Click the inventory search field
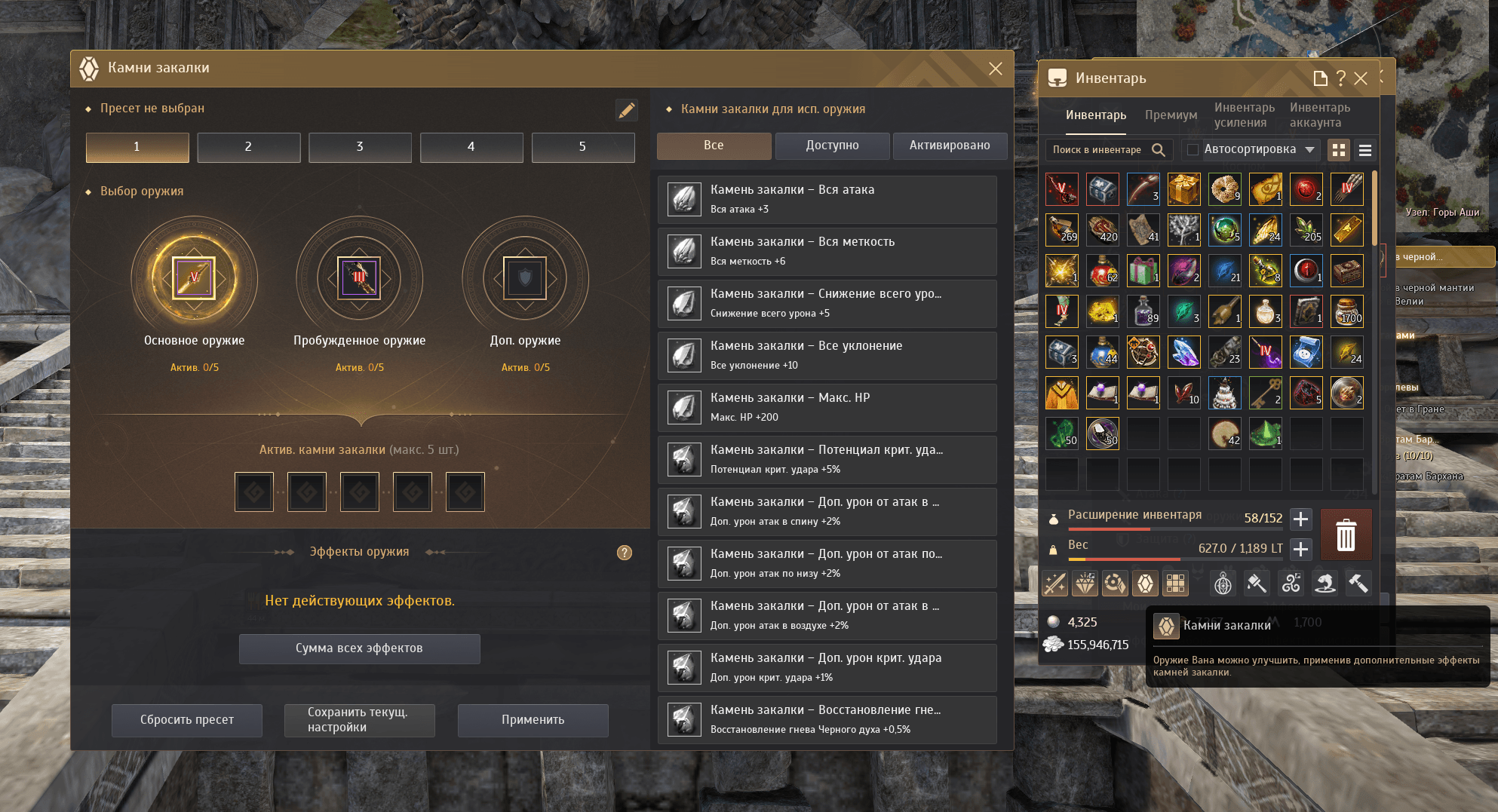This screenshot has width=1498, height=812. pos(1097,149)
